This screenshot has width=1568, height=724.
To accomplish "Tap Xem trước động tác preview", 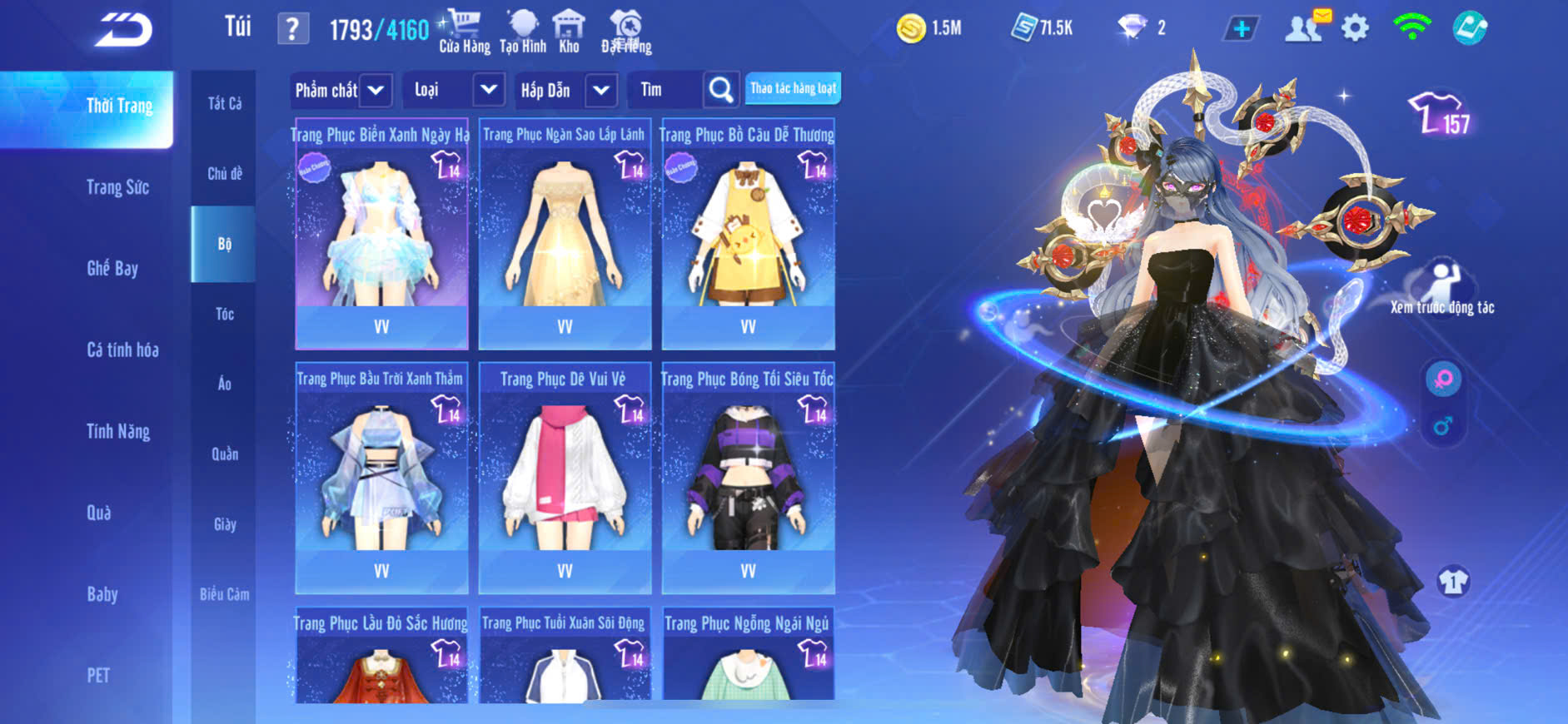I will point(1442,287).
